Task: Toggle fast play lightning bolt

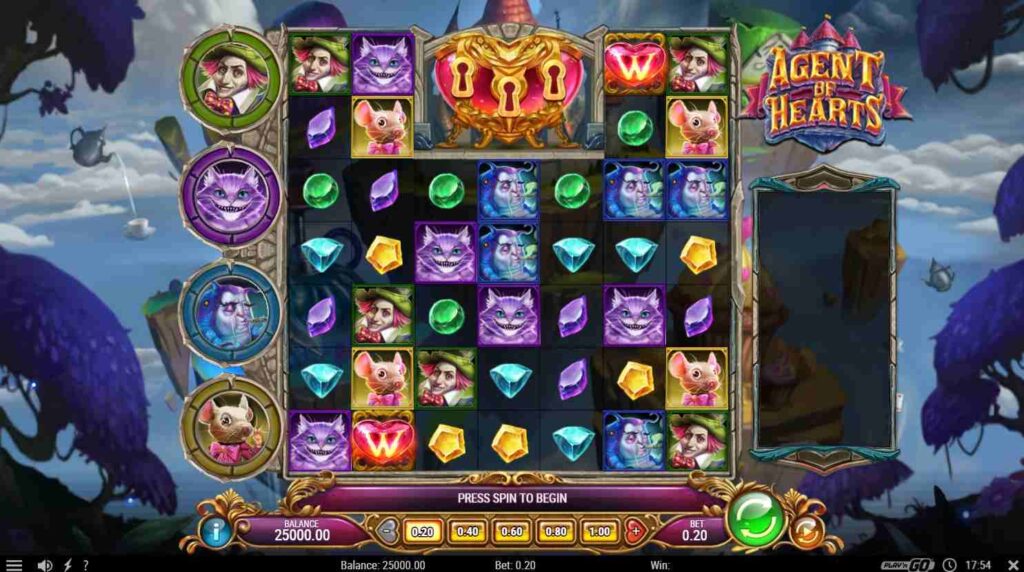Action: [67, 565]
